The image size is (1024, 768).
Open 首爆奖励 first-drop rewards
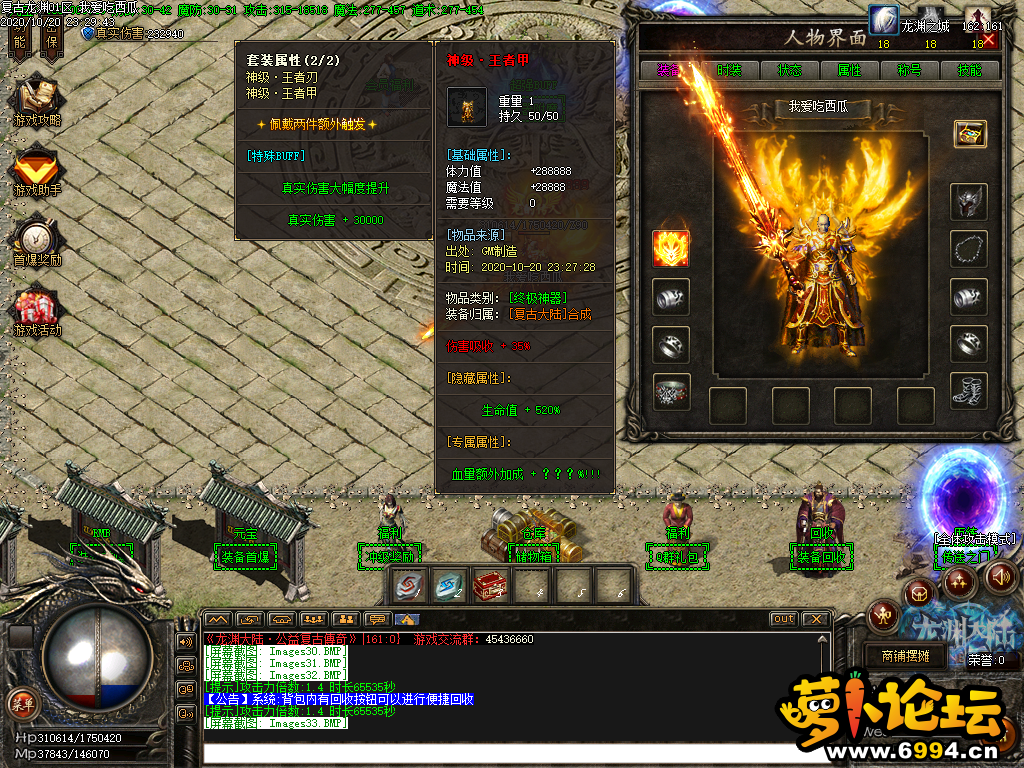pos(37,243)
